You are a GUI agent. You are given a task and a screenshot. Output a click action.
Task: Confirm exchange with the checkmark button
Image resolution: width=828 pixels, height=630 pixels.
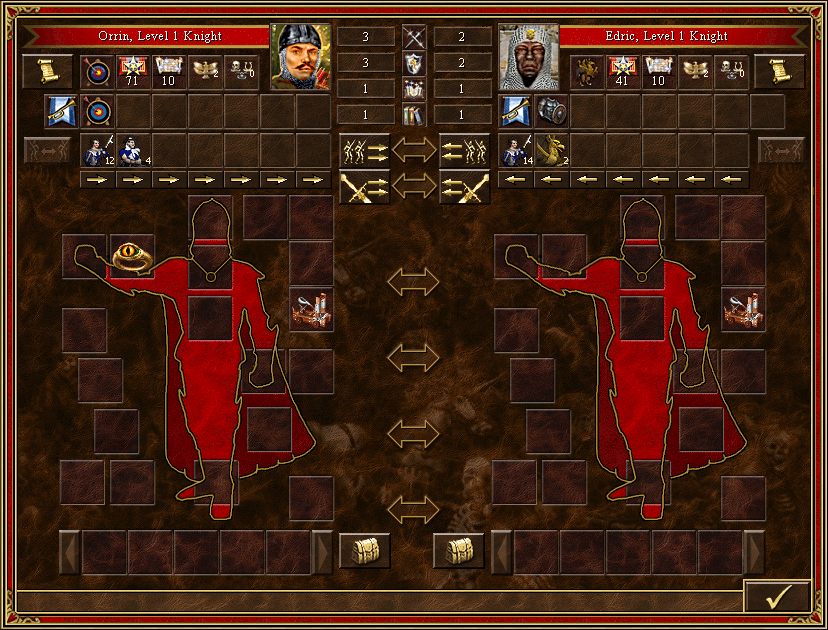[x=777, y=596]
